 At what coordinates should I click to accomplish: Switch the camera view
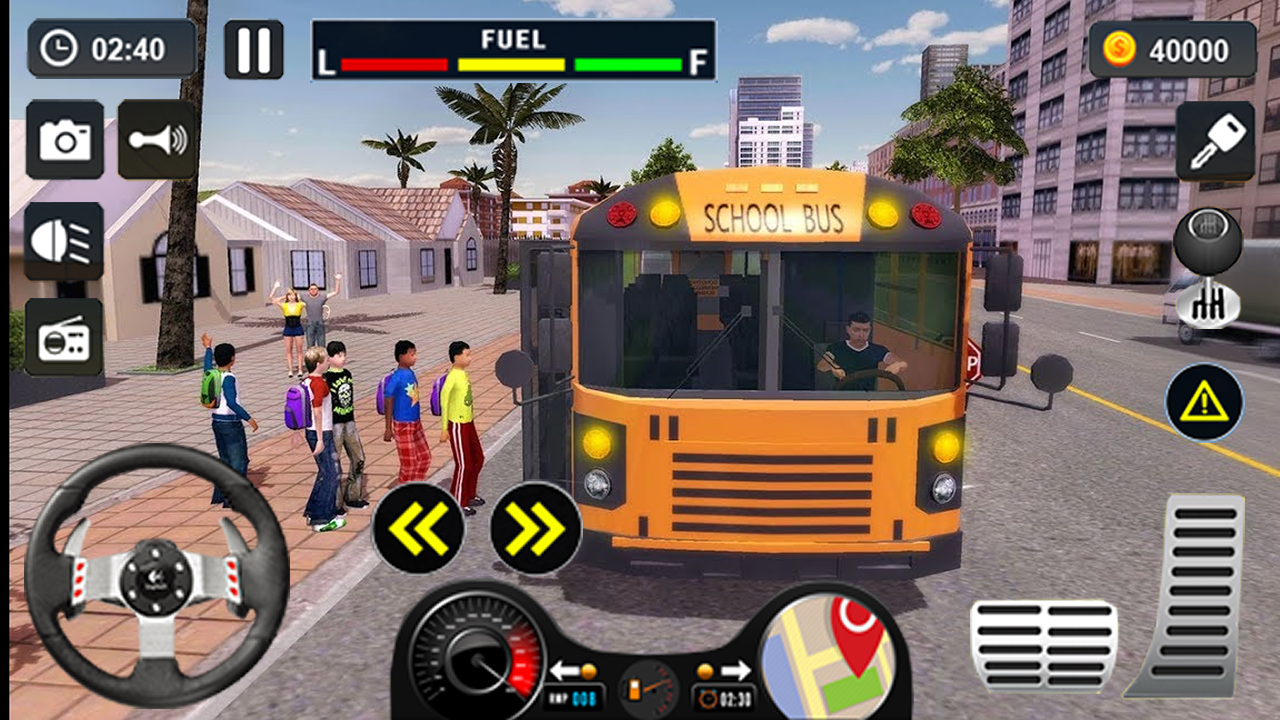pos(65,140)
